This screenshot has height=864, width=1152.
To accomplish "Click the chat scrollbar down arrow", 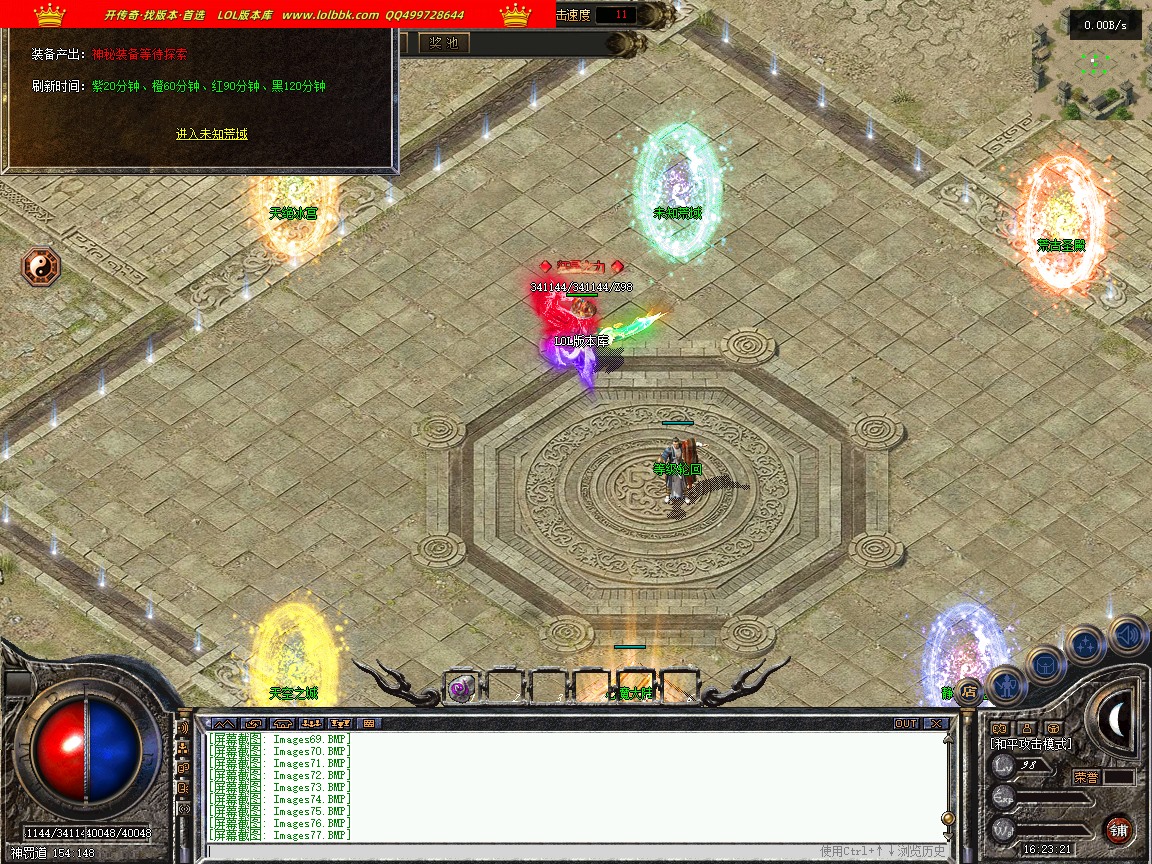I will tap(948, 835).
